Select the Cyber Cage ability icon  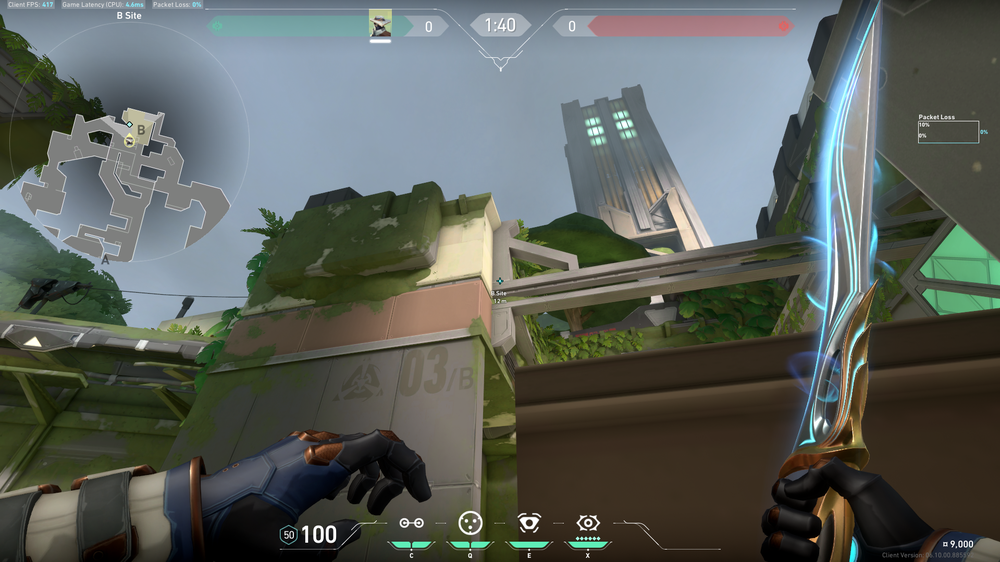tap(469, 522)
